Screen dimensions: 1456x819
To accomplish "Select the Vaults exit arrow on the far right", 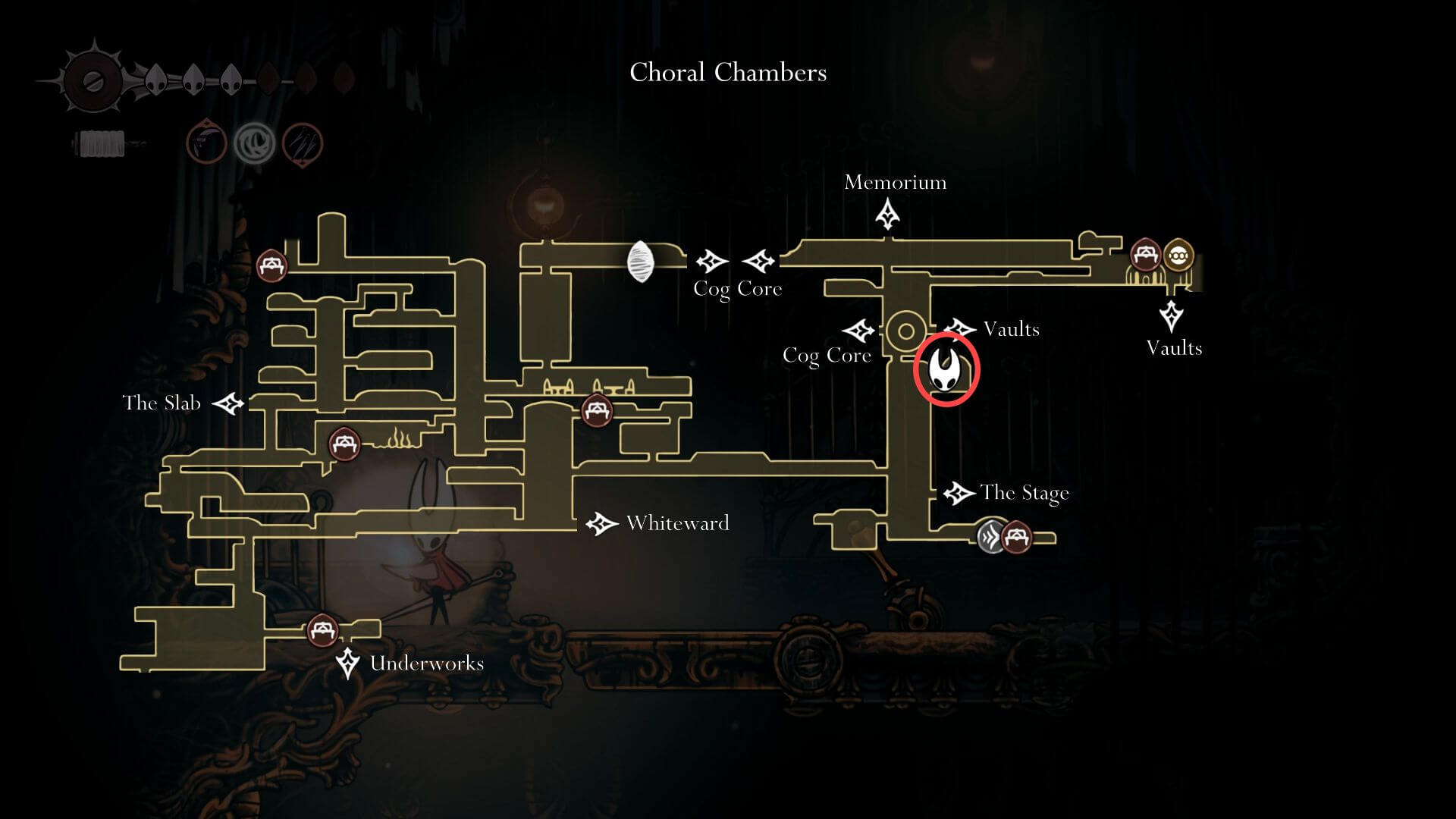I will (x=1173, y=314).
